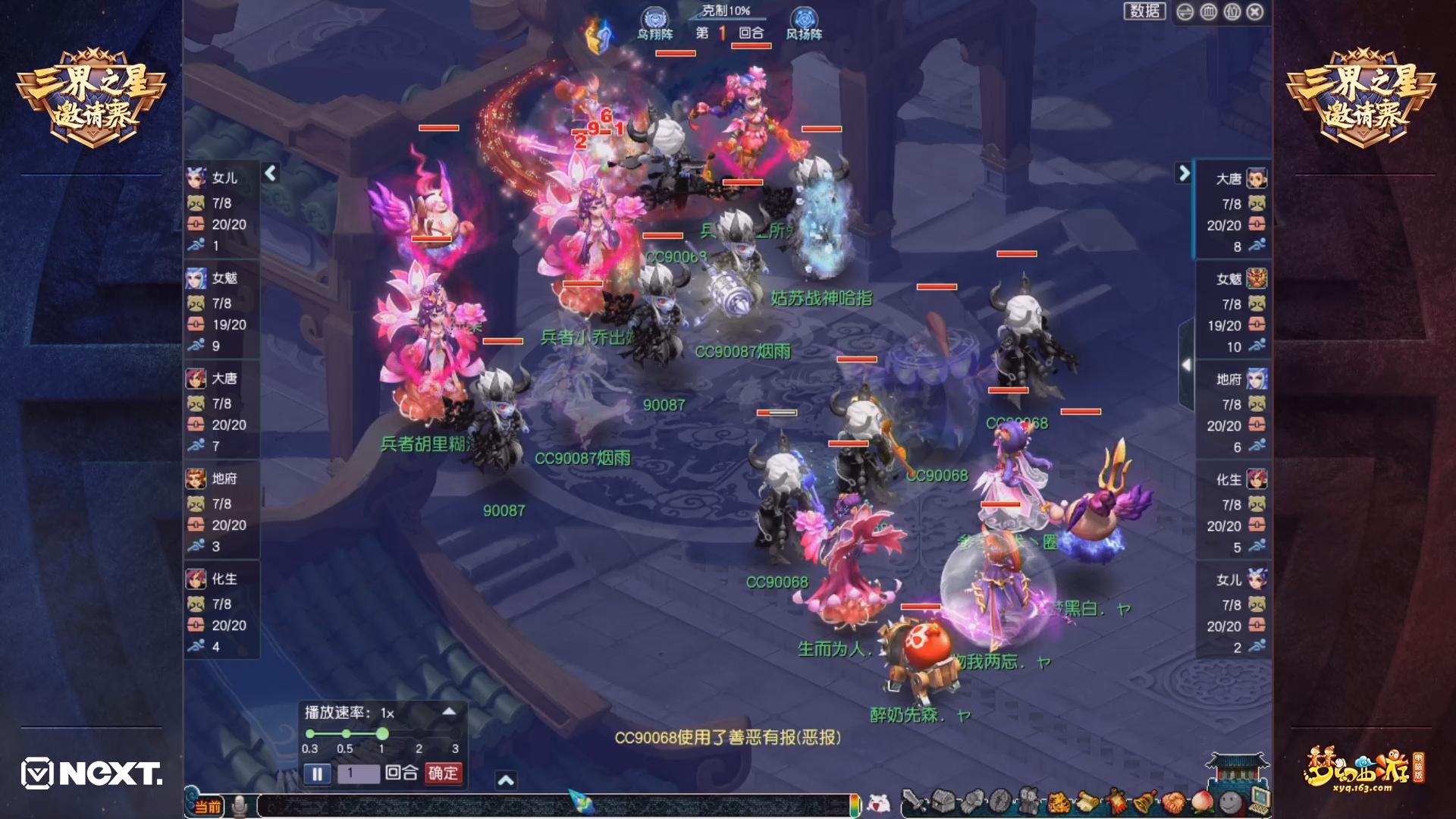This screenshot has height=819, width=1456.
Task: Close the replay with the X button
Action: pyautogui.click(x=1255, y=12)
